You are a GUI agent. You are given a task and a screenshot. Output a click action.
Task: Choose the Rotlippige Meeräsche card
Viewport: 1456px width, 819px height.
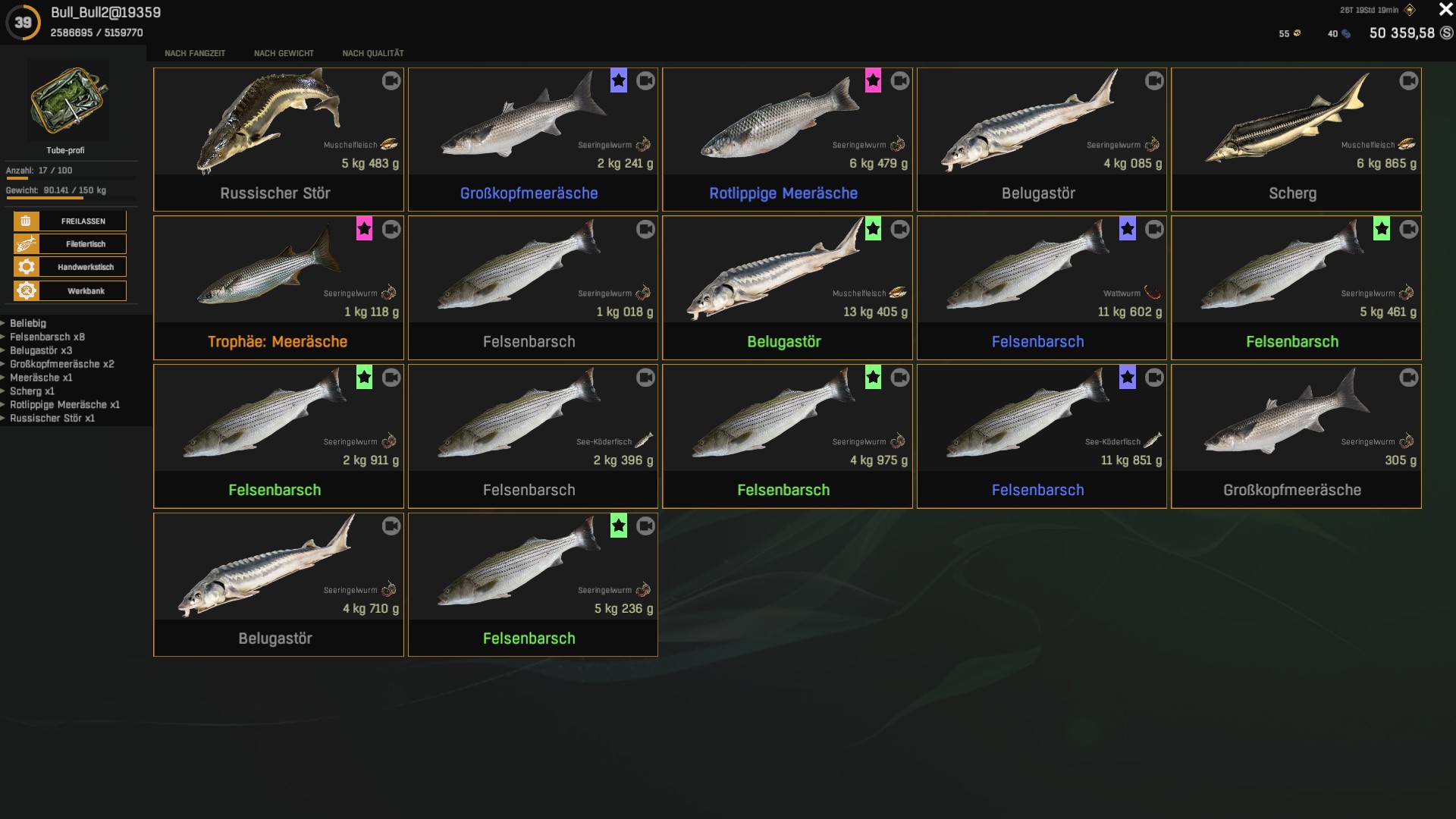point(787,140)
